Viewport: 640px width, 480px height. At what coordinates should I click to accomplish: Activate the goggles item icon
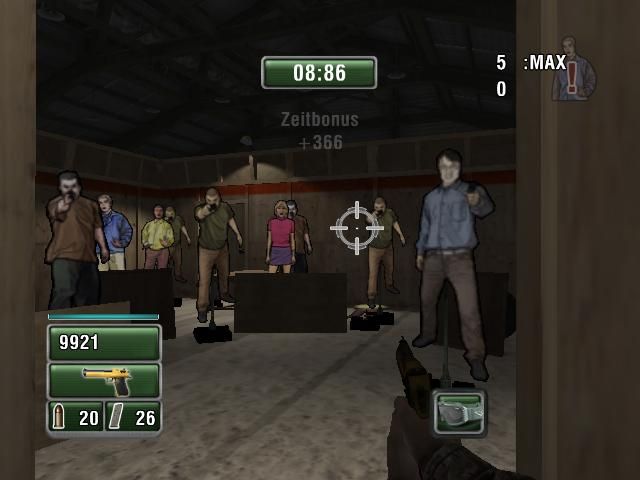(460, 411)
